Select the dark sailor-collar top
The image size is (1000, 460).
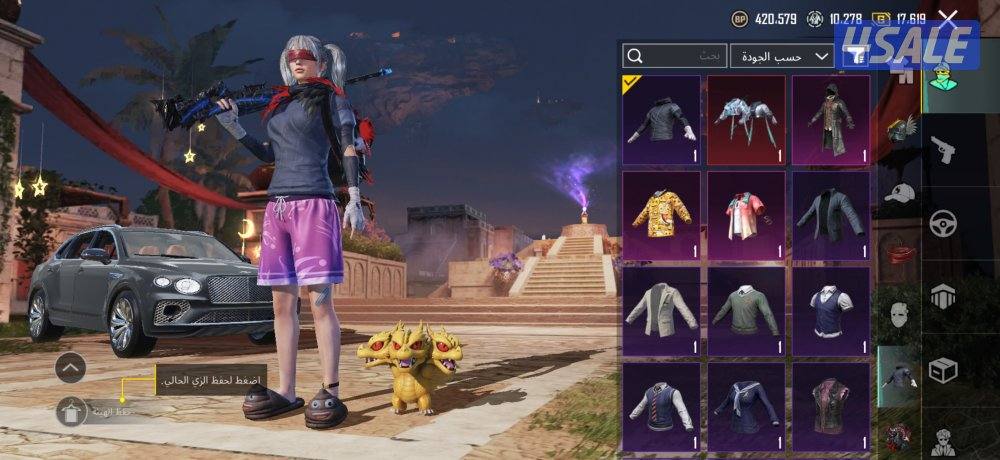(746, 406)
